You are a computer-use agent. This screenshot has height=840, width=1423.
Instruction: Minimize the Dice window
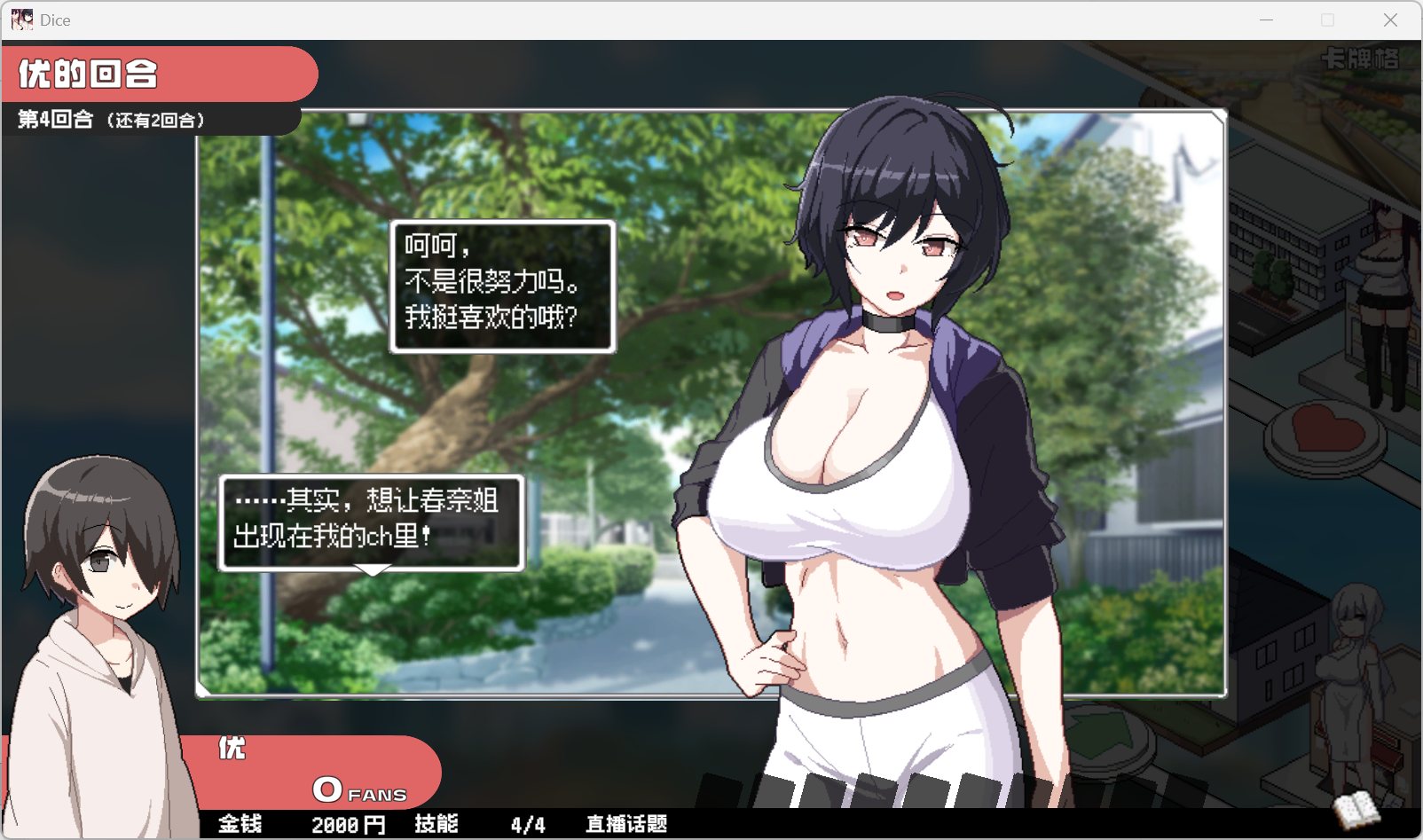tap(1266, 20)
